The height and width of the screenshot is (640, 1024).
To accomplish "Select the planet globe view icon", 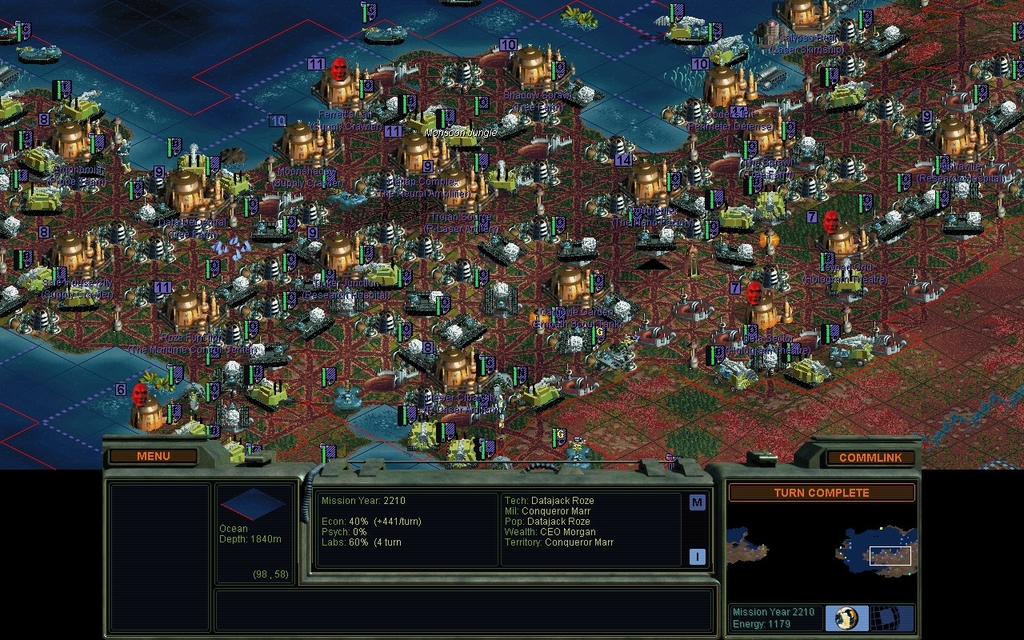I will (x=847, y=618).
